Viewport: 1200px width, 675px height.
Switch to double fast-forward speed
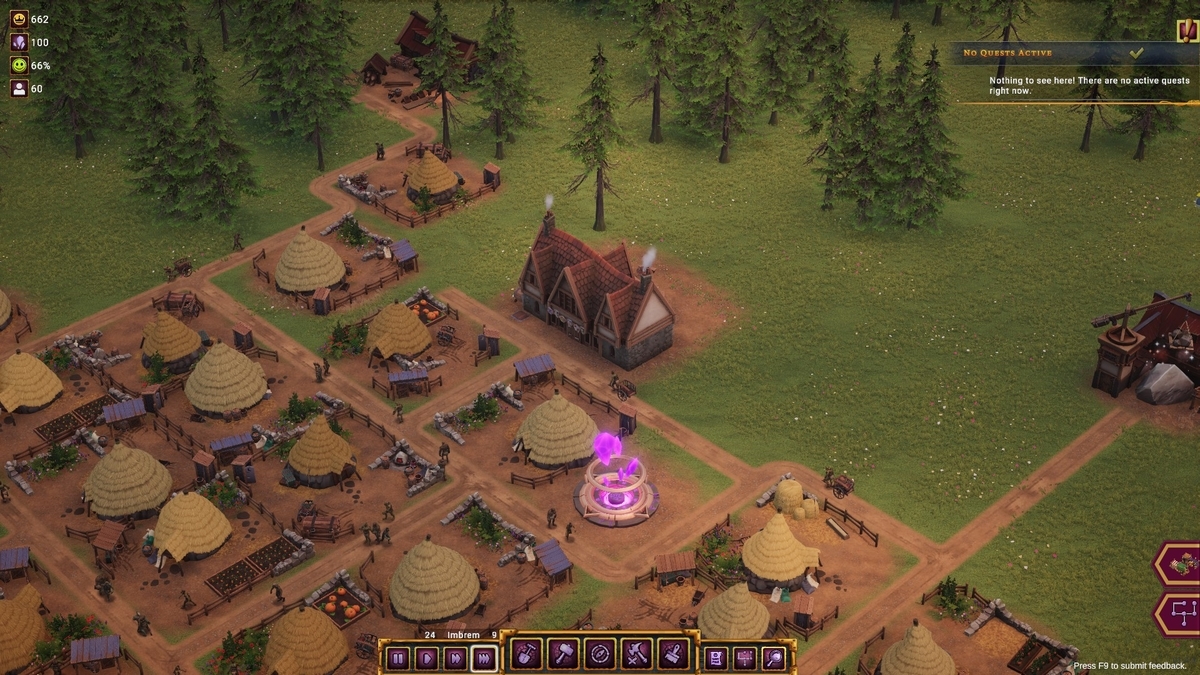455,658
